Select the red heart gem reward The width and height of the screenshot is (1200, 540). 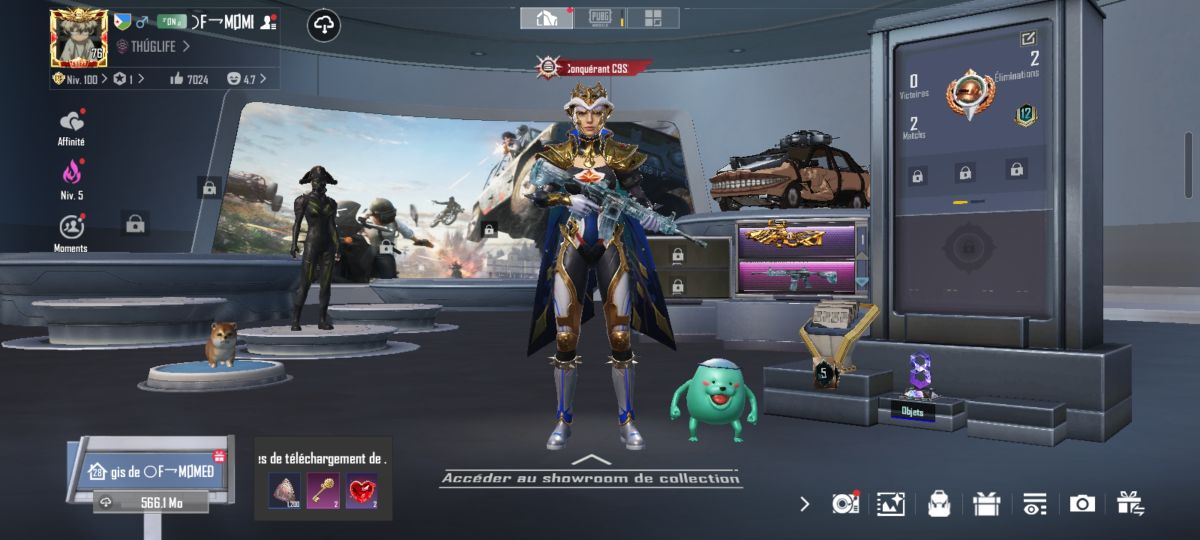361,490
